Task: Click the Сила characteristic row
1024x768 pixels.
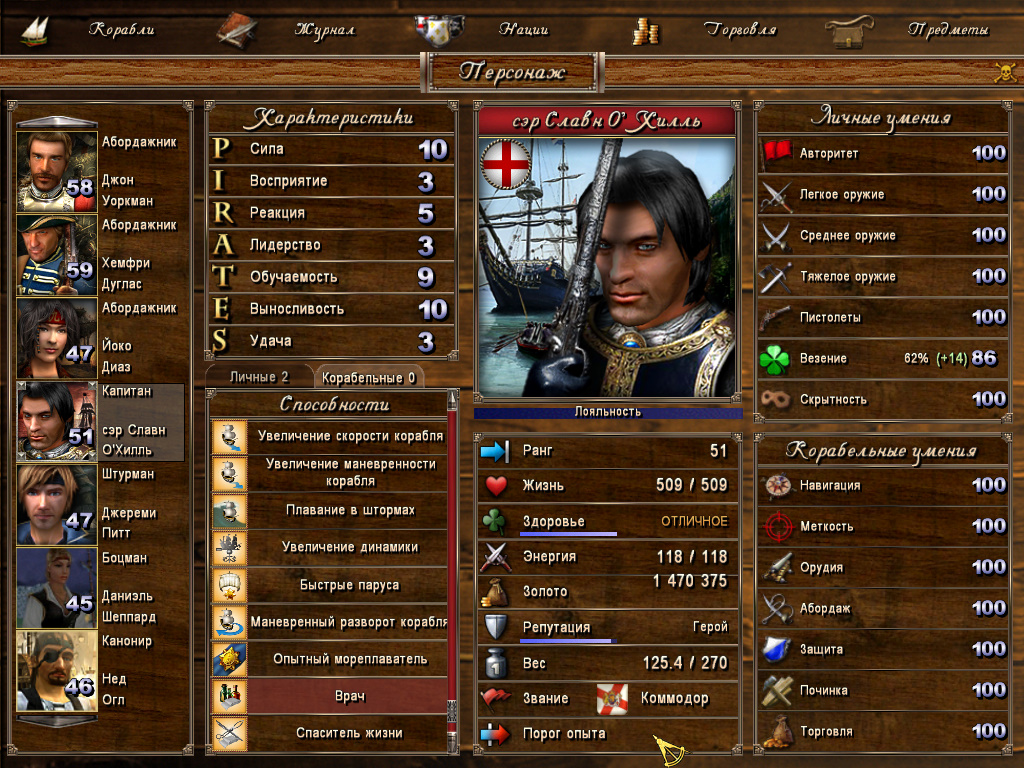Action: [330, 149]
